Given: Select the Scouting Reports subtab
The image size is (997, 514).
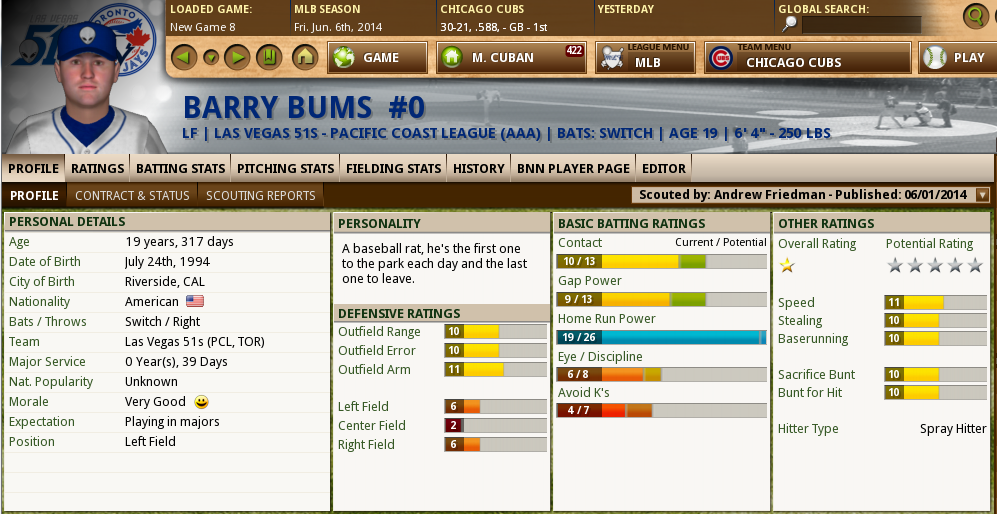Looking at the screenshot, I should [260, 195].
